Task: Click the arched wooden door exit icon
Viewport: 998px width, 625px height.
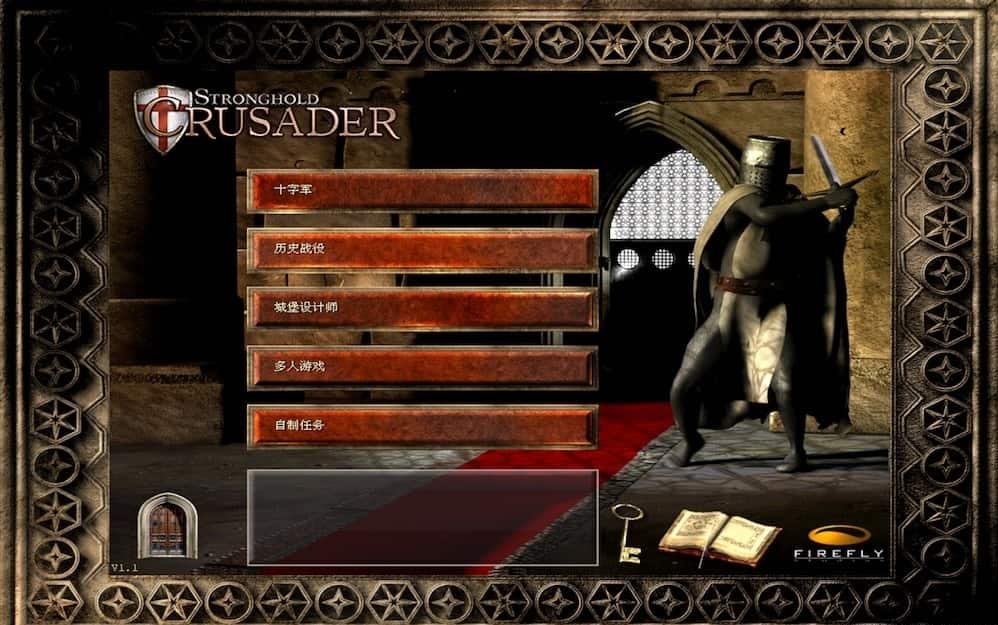Action: pyautogui.click(x=165, y=527)
